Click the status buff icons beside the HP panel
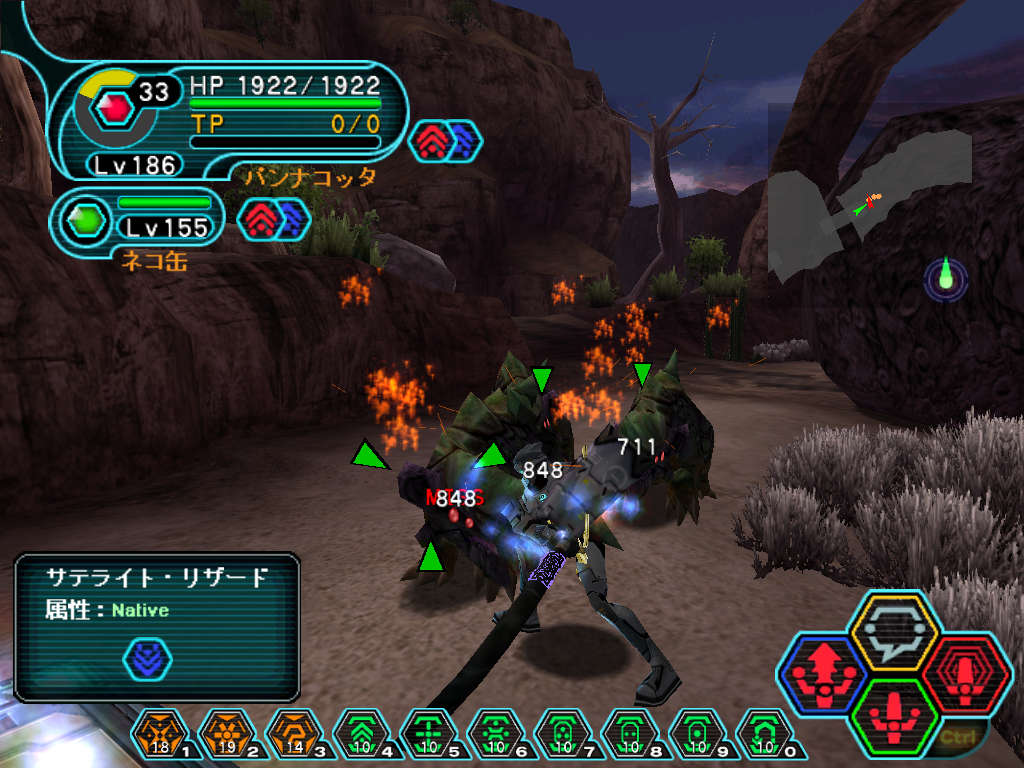The width and height of the screenshot is (1024, 768). [x=446, y=140]
